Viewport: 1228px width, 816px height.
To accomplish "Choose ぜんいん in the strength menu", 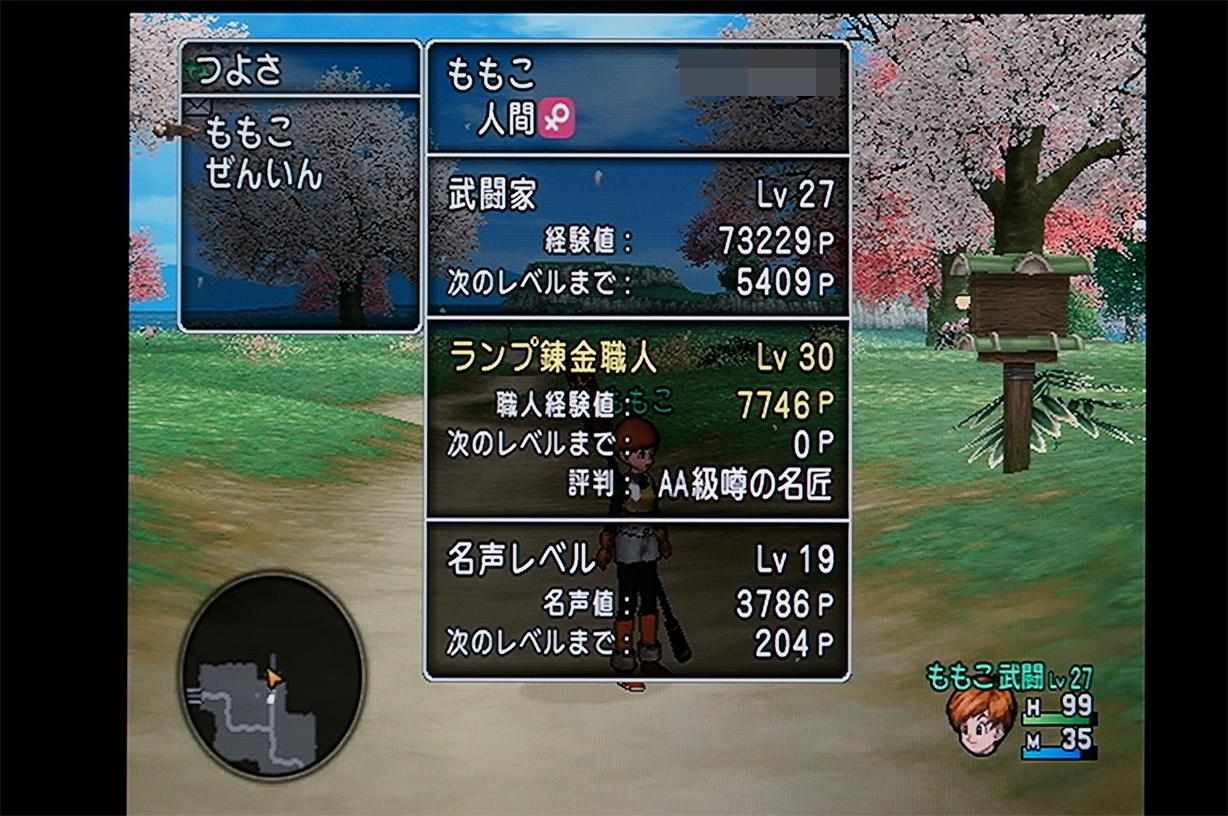I will tap(264, 174).
